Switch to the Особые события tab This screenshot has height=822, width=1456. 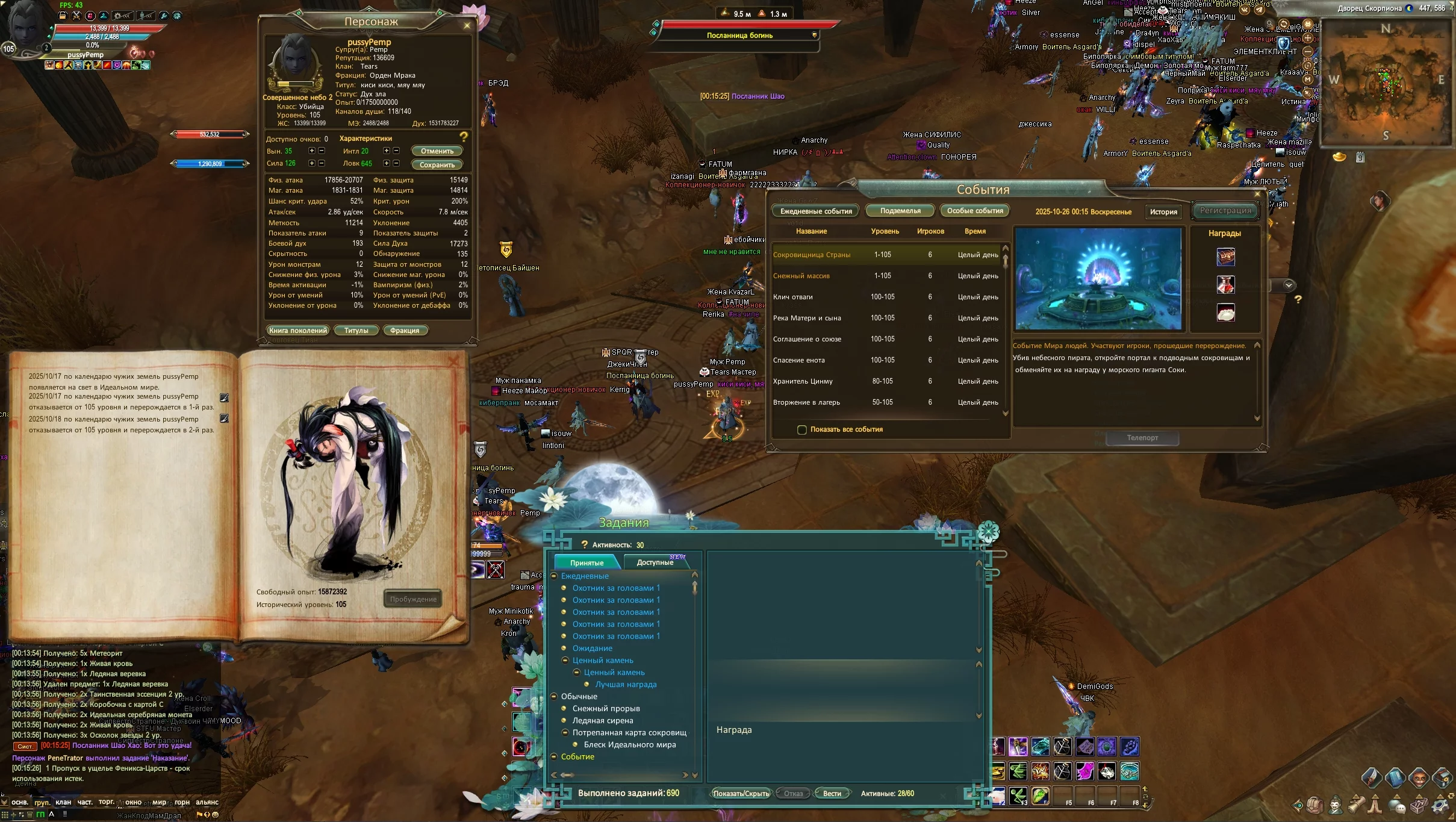coord(975,211)
